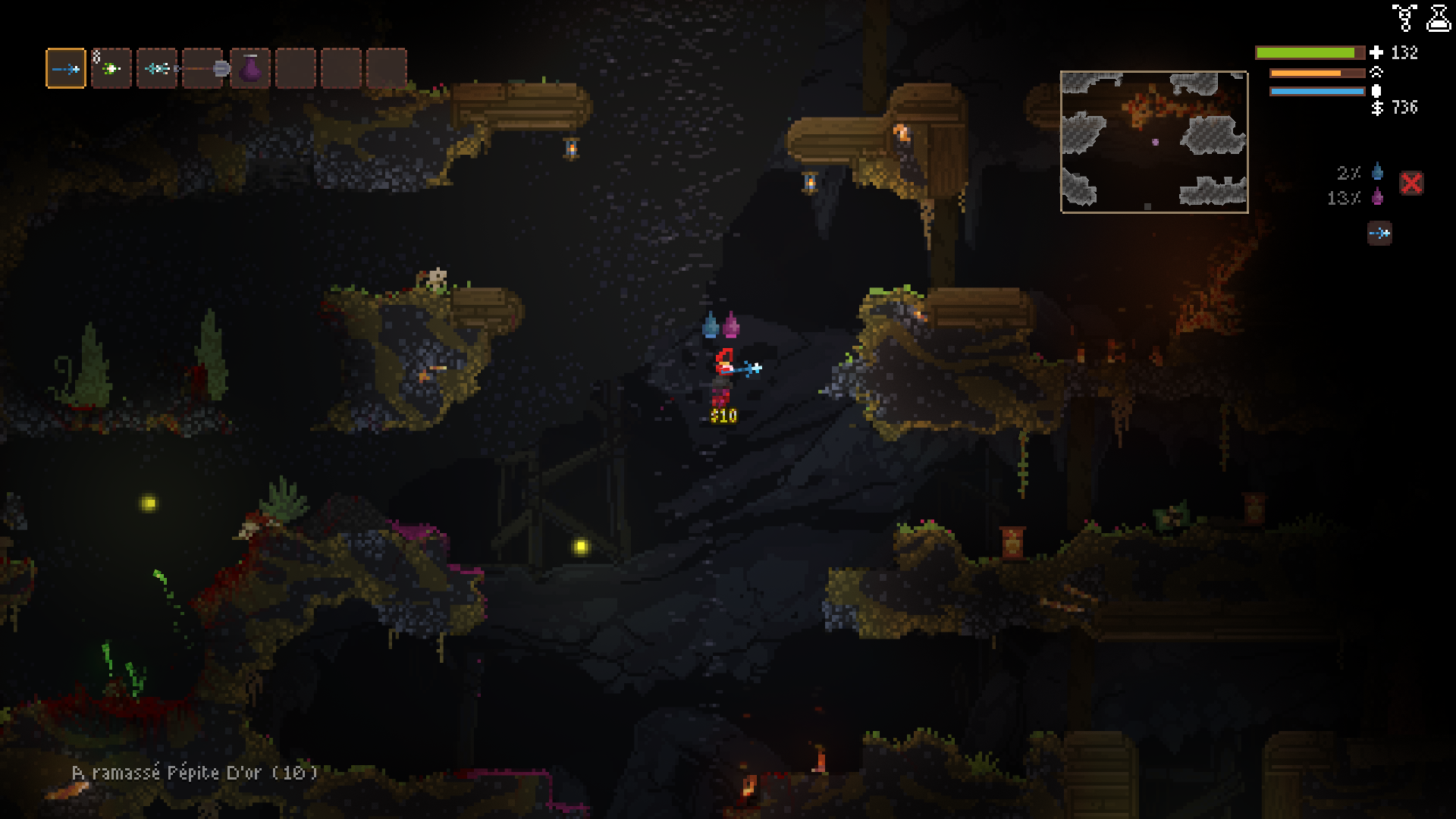The image size is (1456, 819).
Task: Click the red X icon
Action: tap(1411, 184)
